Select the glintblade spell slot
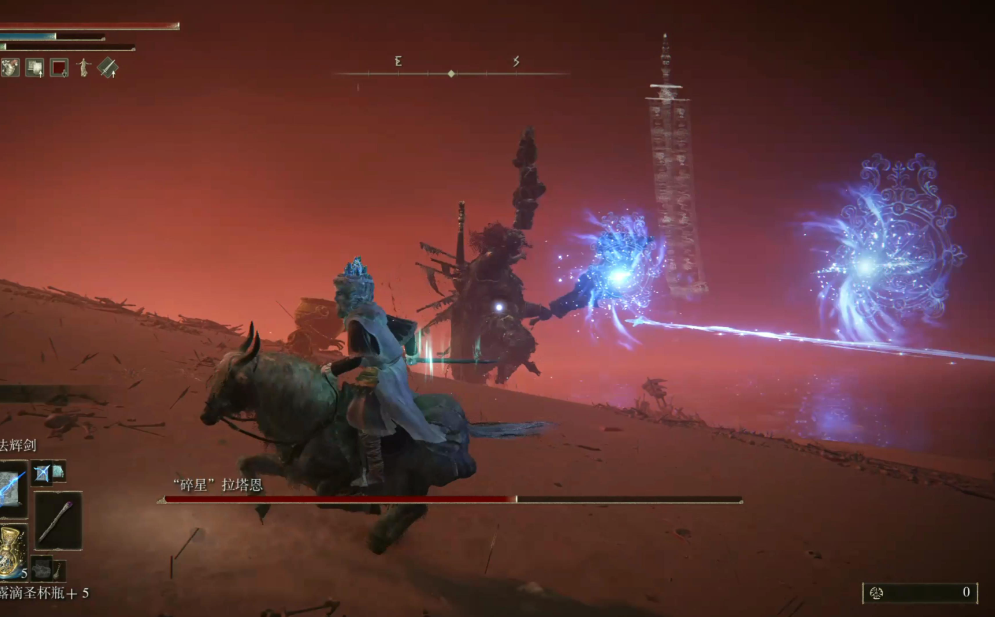The image size is (995, 617). (12, 488)
